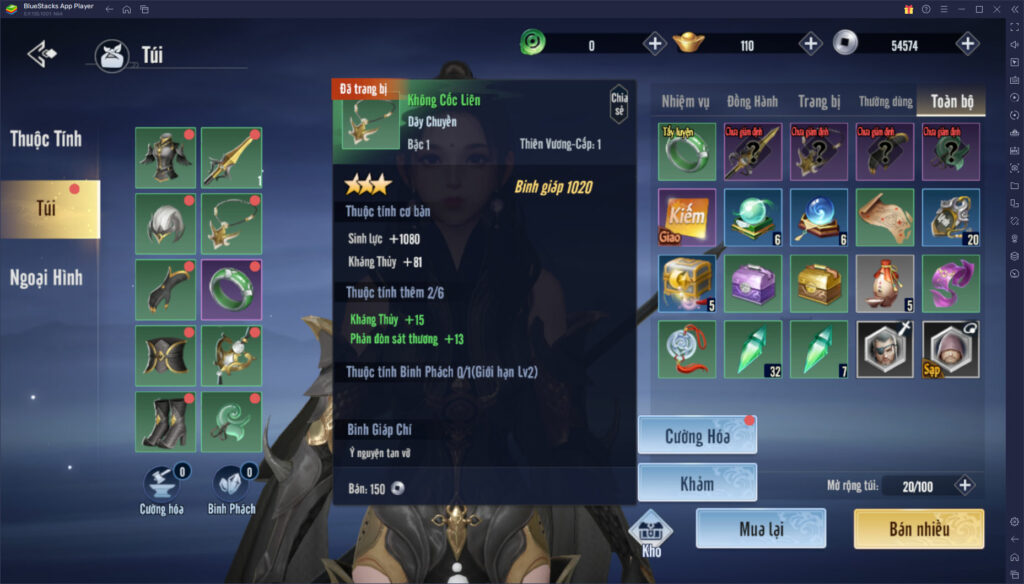Image resolution: width=1024 pixels, height=584 pixels.
Task: Switch to the Ngoại Hình section
Action: [x=46, y=277]
